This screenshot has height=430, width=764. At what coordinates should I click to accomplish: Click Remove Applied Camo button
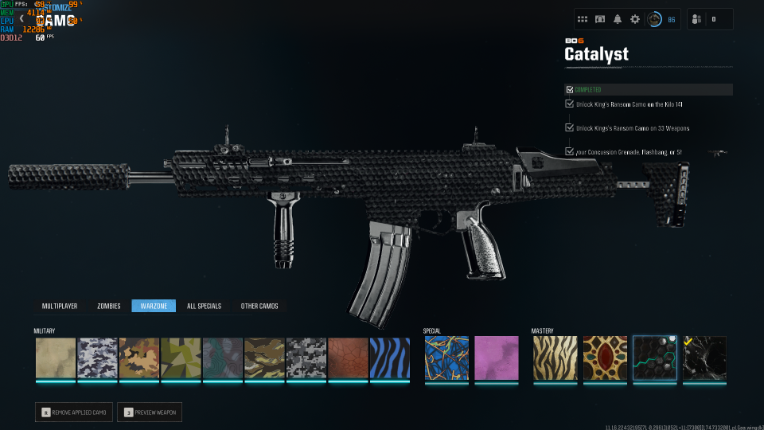pos(74,412)
